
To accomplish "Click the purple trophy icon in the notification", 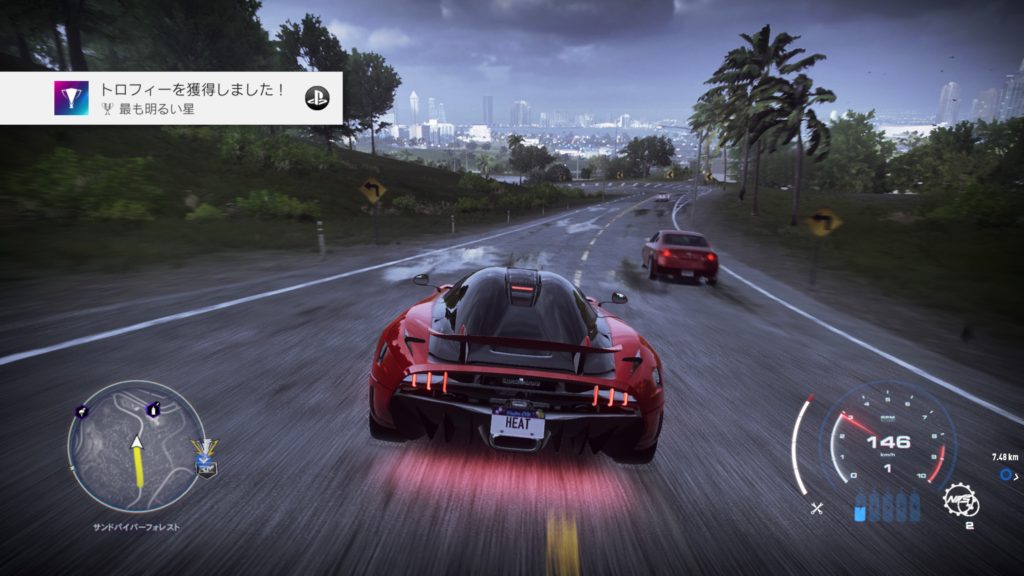I will [71, 98].
